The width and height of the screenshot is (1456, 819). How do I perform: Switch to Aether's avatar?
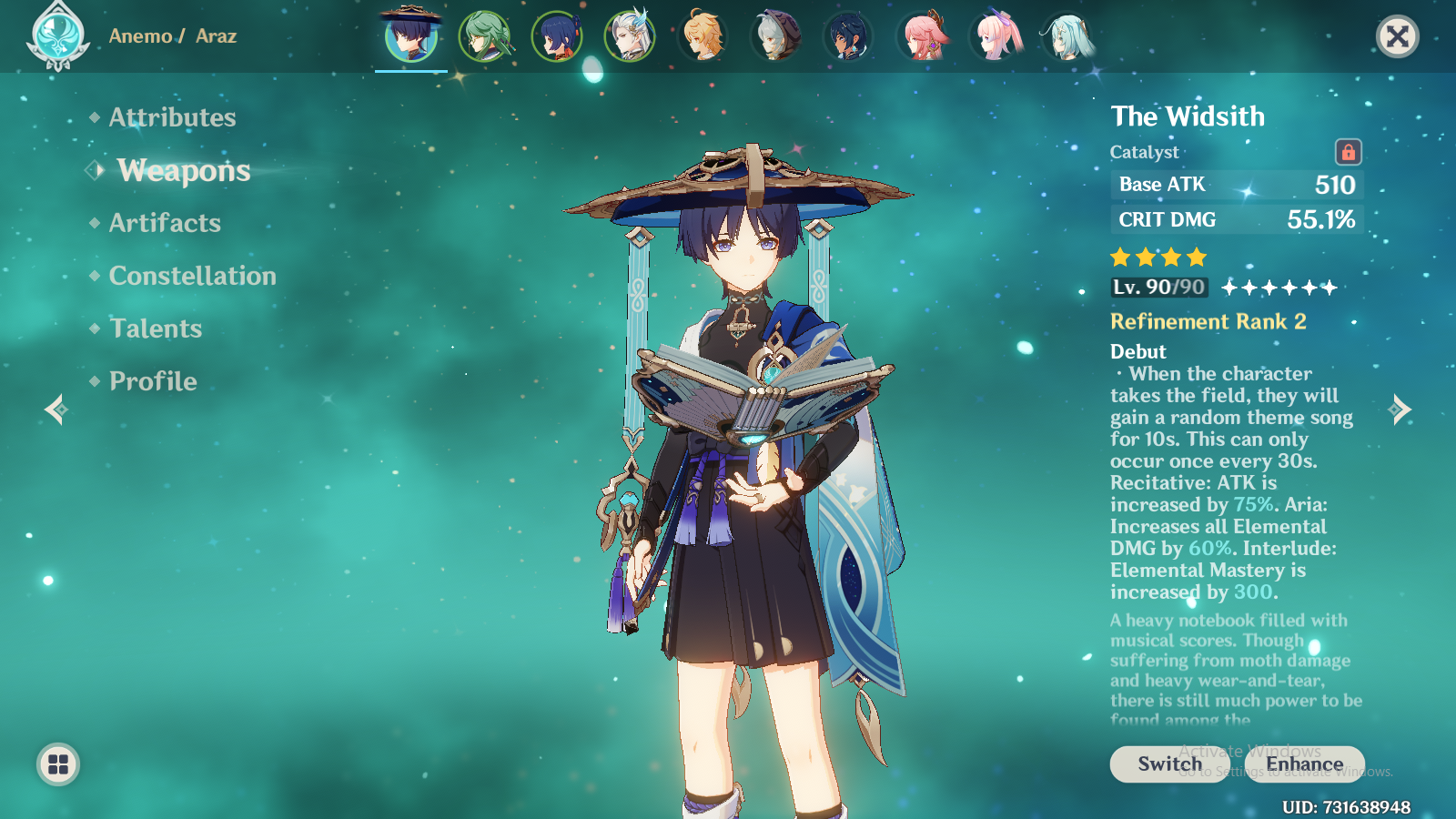pos(704,36)
